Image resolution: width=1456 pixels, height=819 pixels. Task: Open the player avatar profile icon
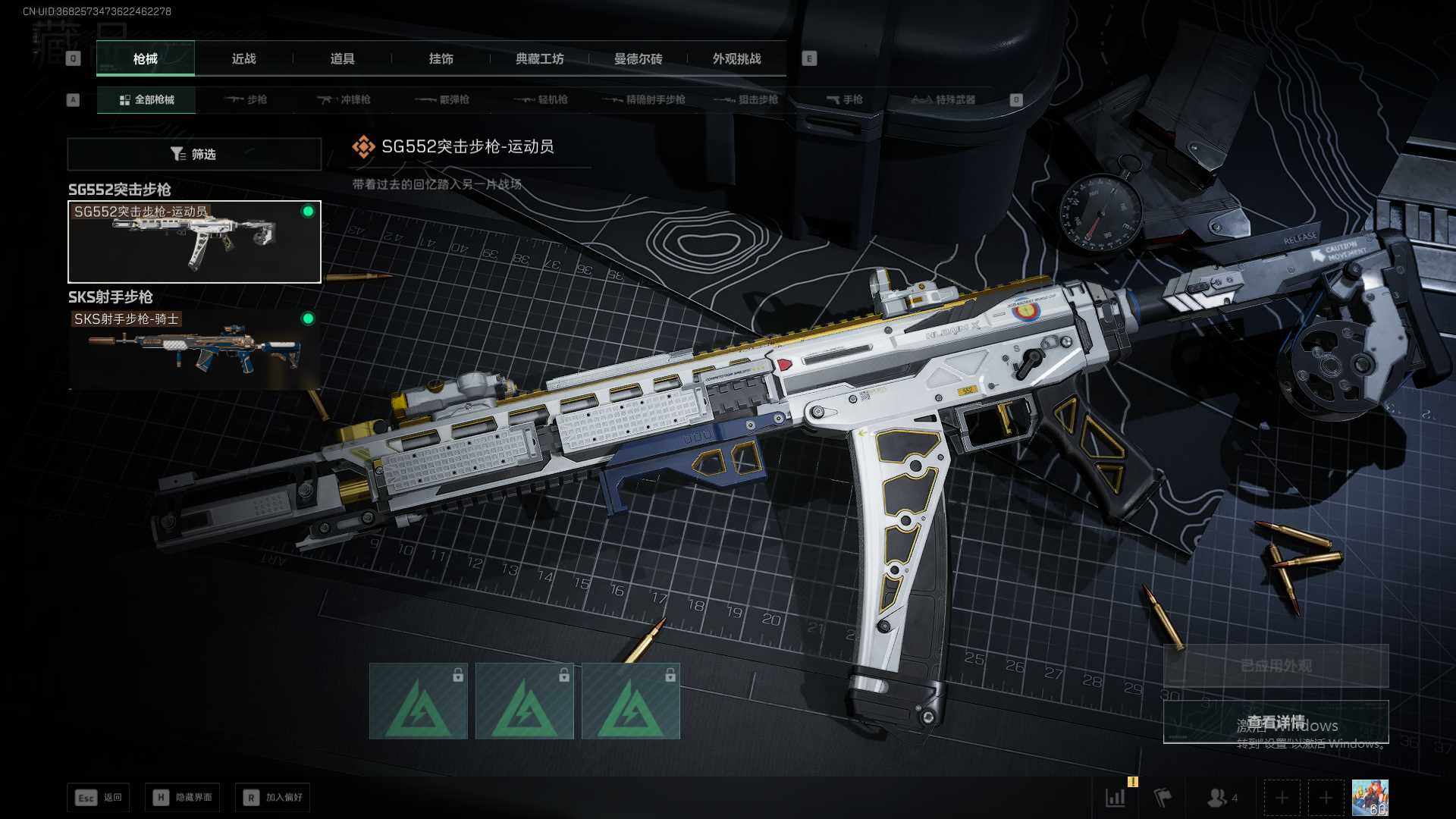click(x=1370, y=798)
